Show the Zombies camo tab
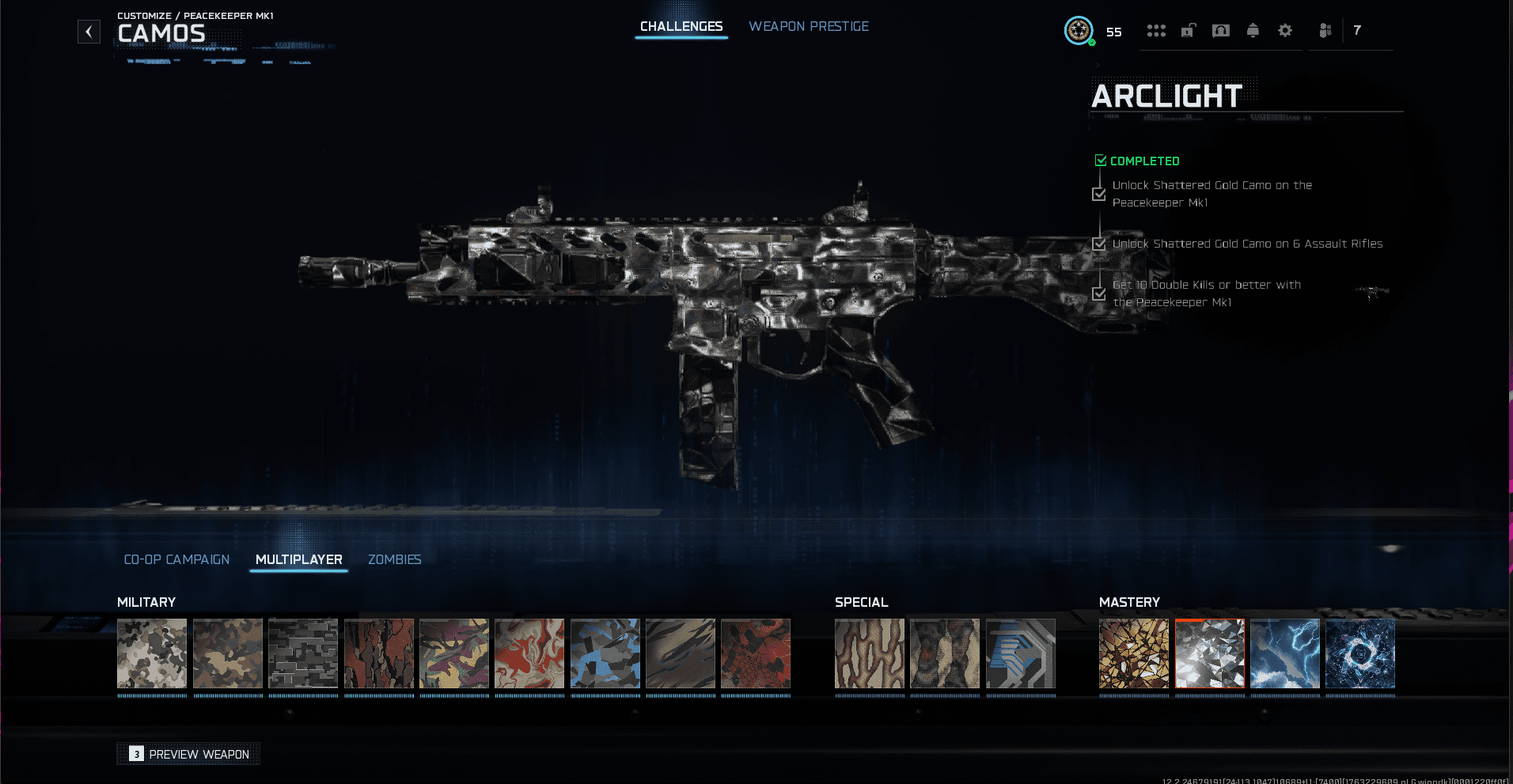The image size is (1513, 784). 394,559
